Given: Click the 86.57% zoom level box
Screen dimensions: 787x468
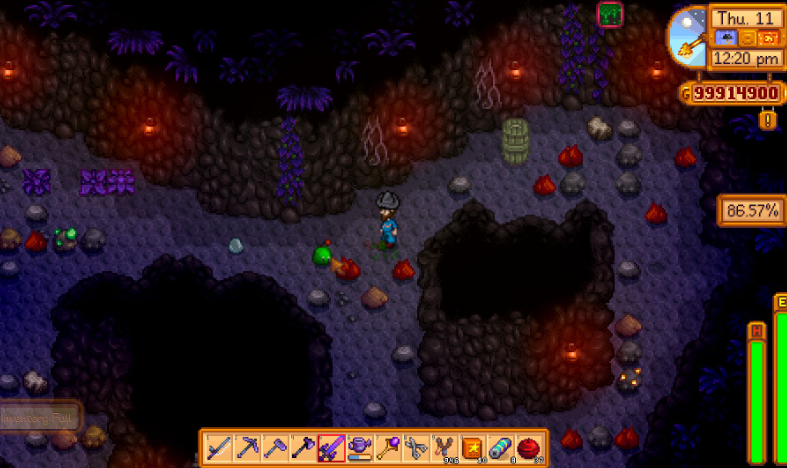Looking at the screenshot, I should point(750,211).
